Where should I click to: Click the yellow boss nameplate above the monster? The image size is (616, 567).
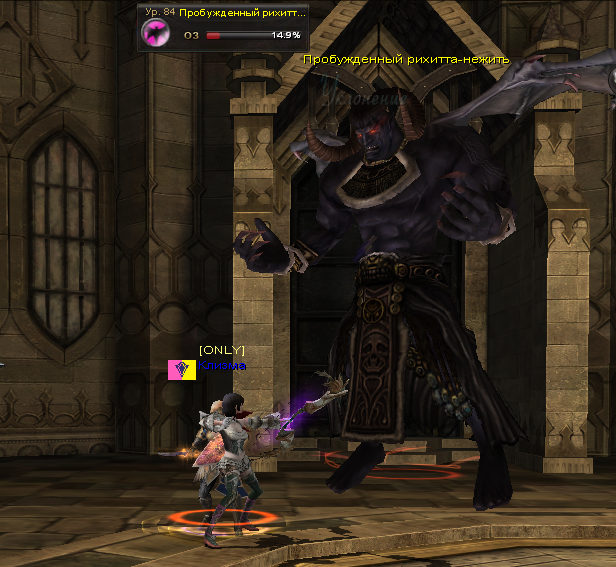coord(406,59)
